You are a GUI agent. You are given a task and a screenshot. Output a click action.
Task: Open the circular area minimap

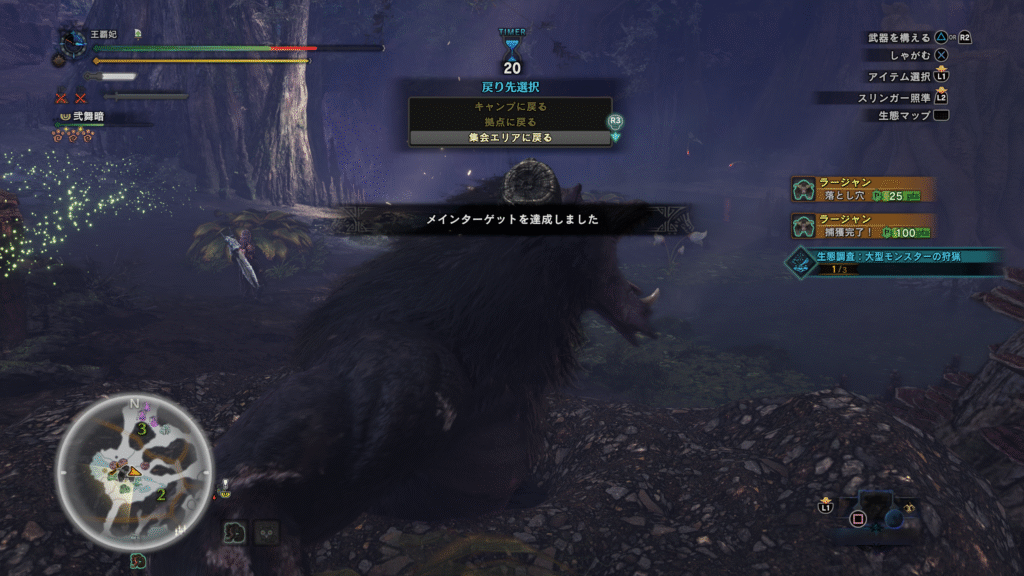[133, 471]
